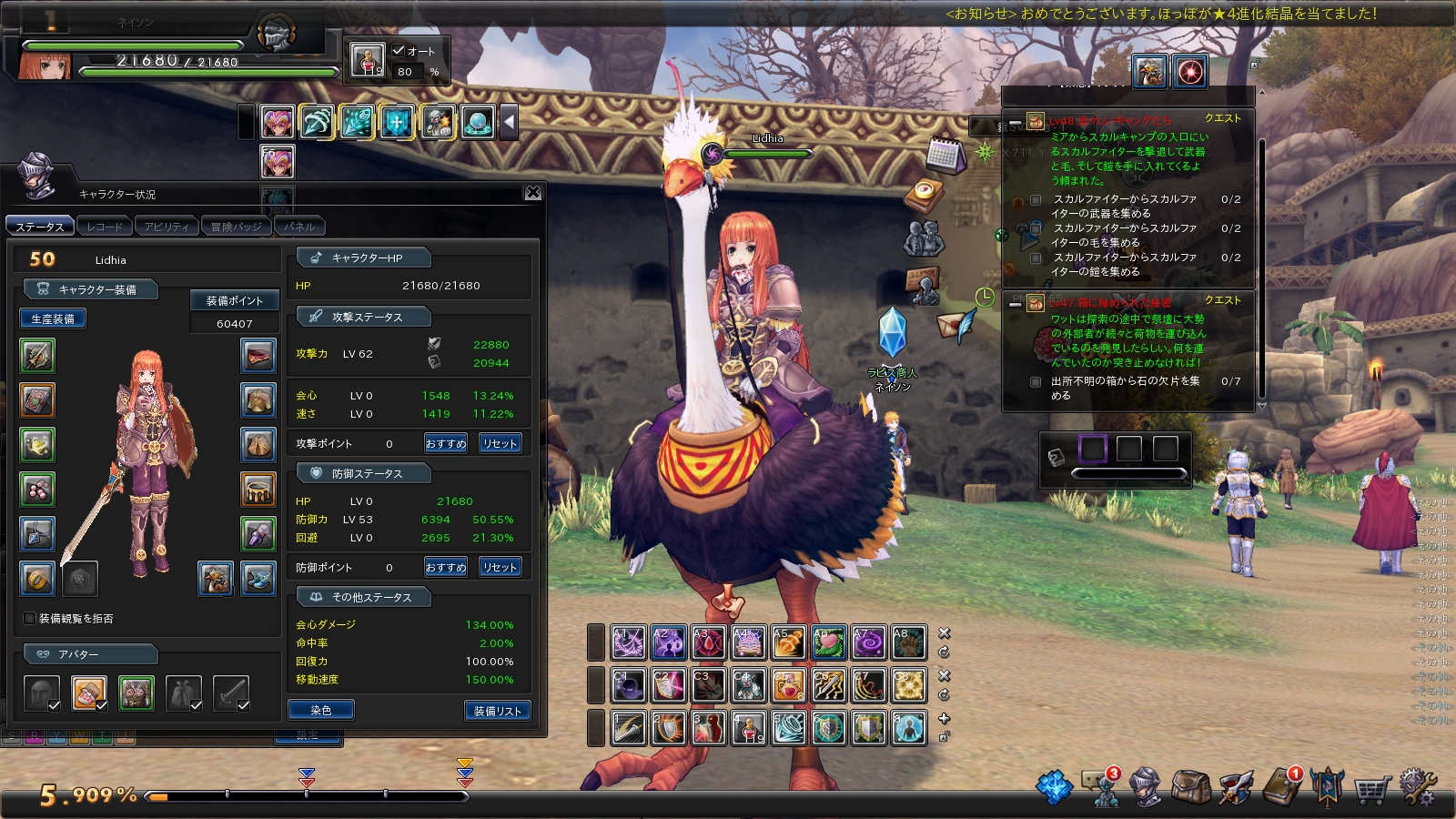Reset the defense points

500,567
